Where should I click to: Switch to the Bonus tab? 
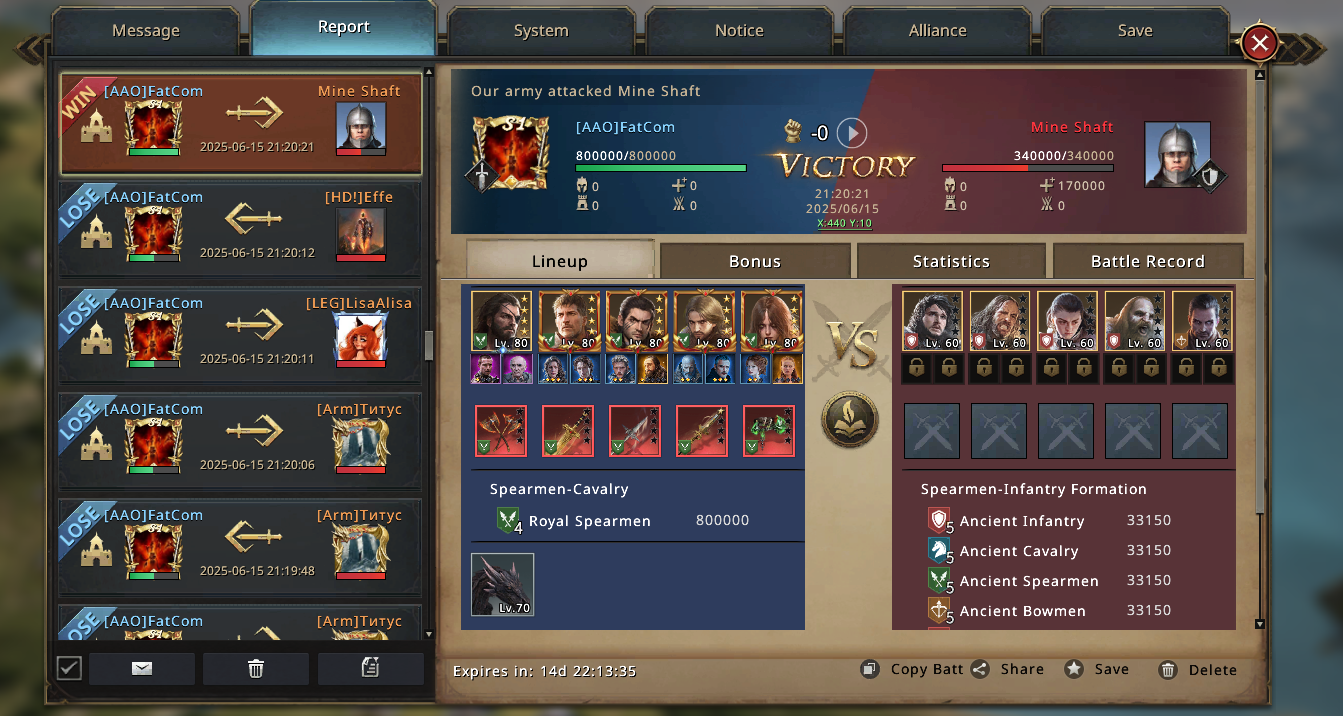coord(755,261)
